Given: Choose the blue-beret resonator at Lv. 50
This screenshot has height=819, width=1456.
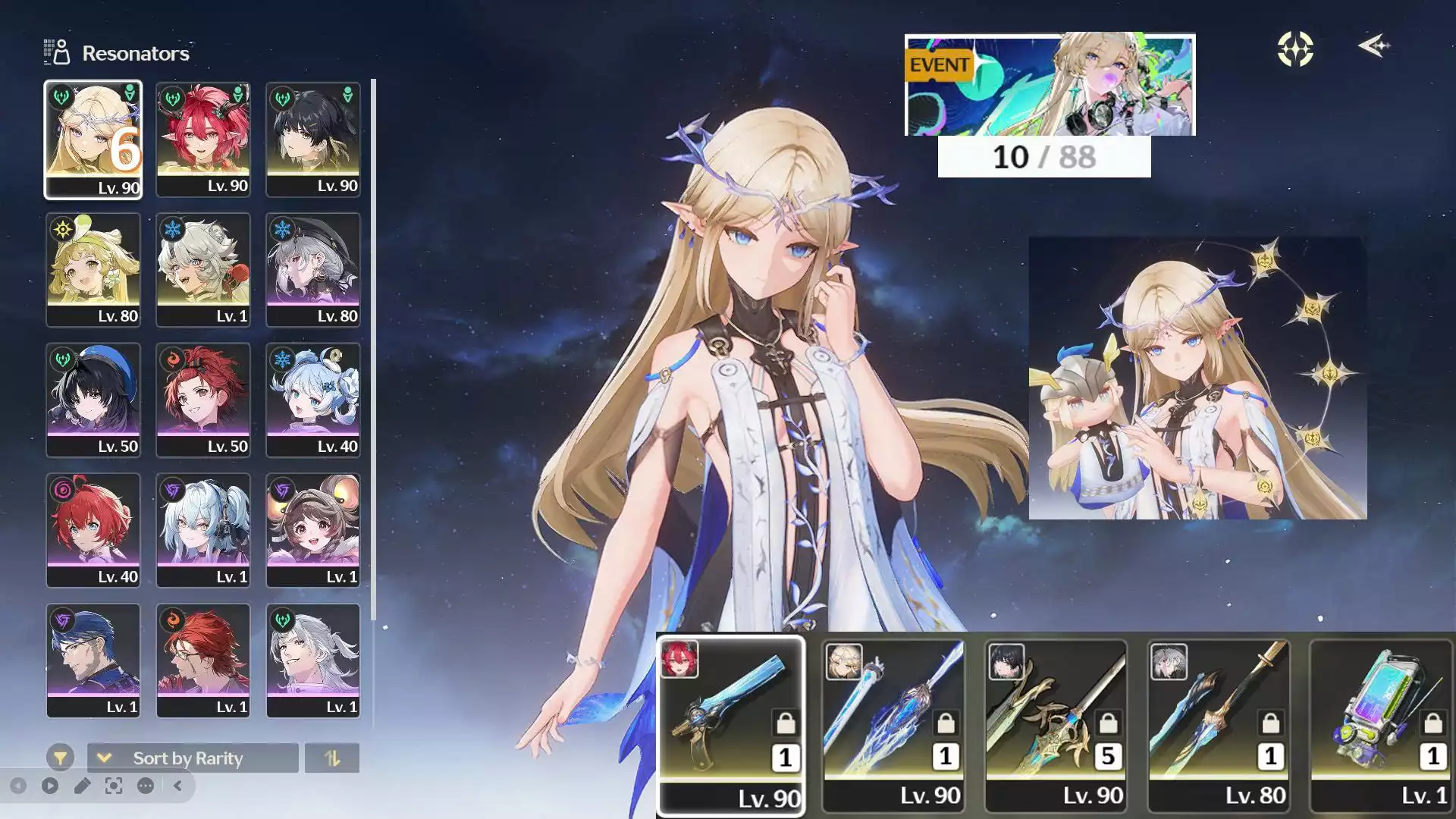Looking at the screenshot, I should tap(93, 400).
